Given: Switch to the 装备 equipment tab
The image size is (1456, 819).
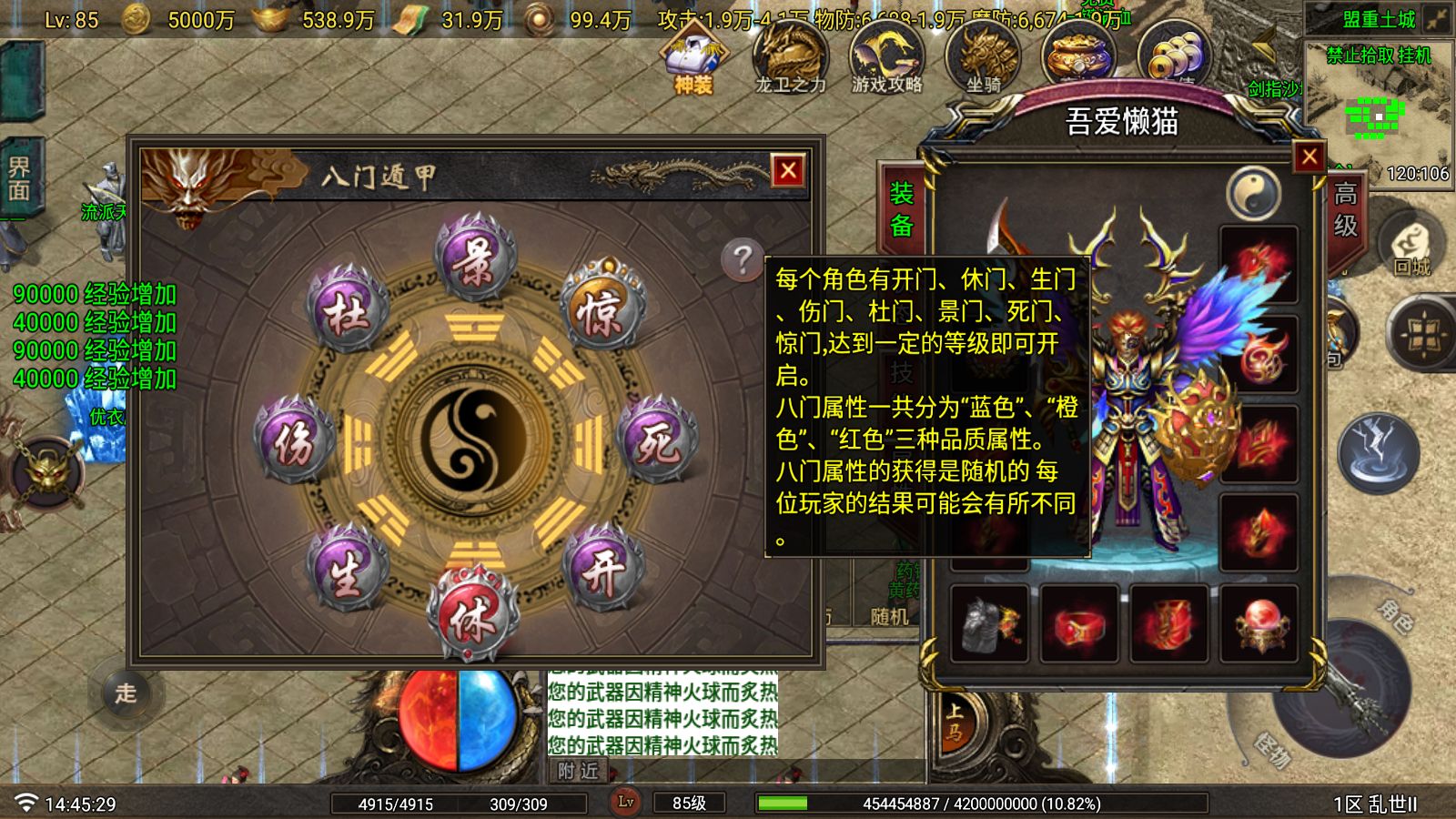Looking at the screenshot, I should 902,211.
